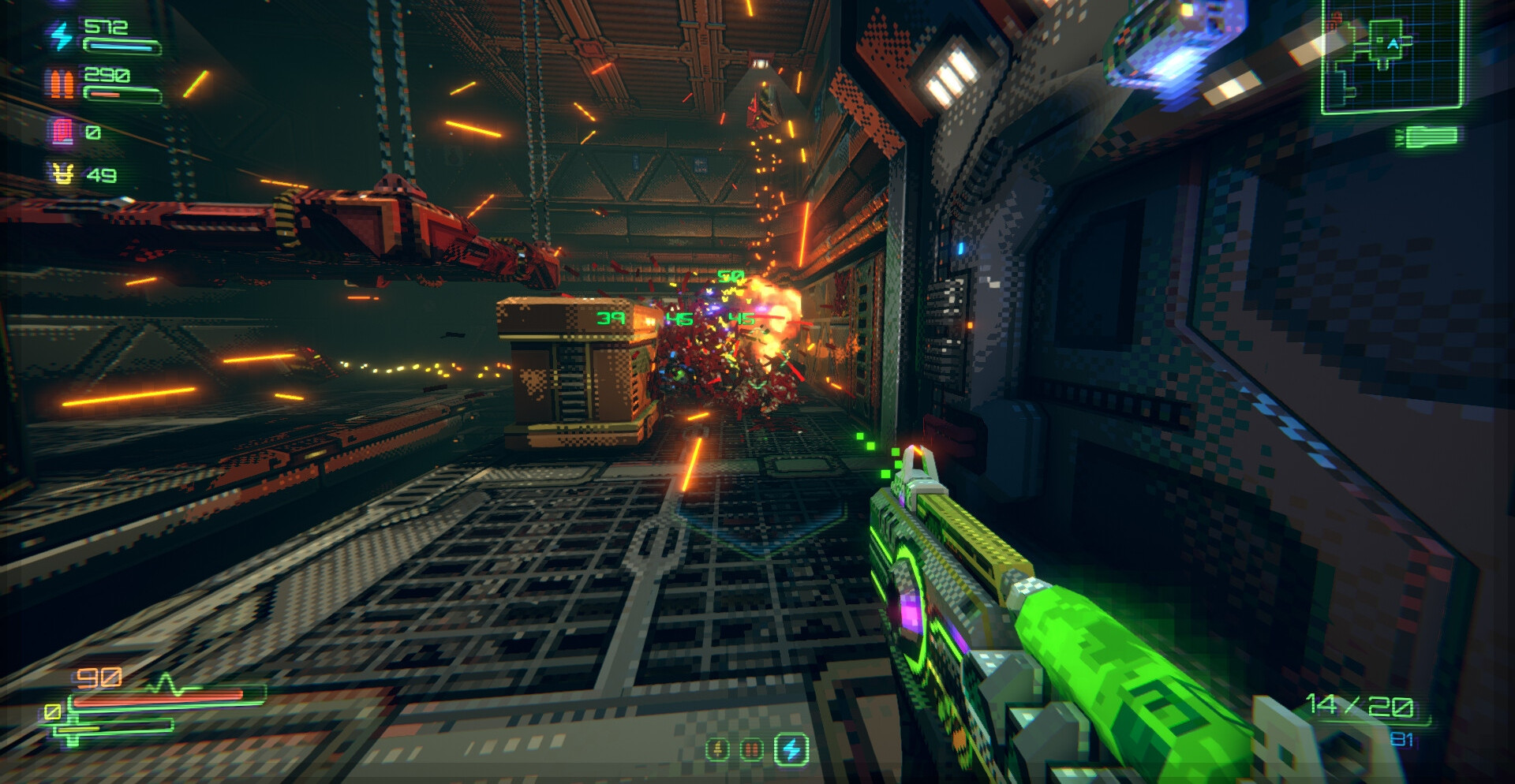Pick the yellow single-bullet ammo slot
1515x784 pixels.
tap(717, 749)
